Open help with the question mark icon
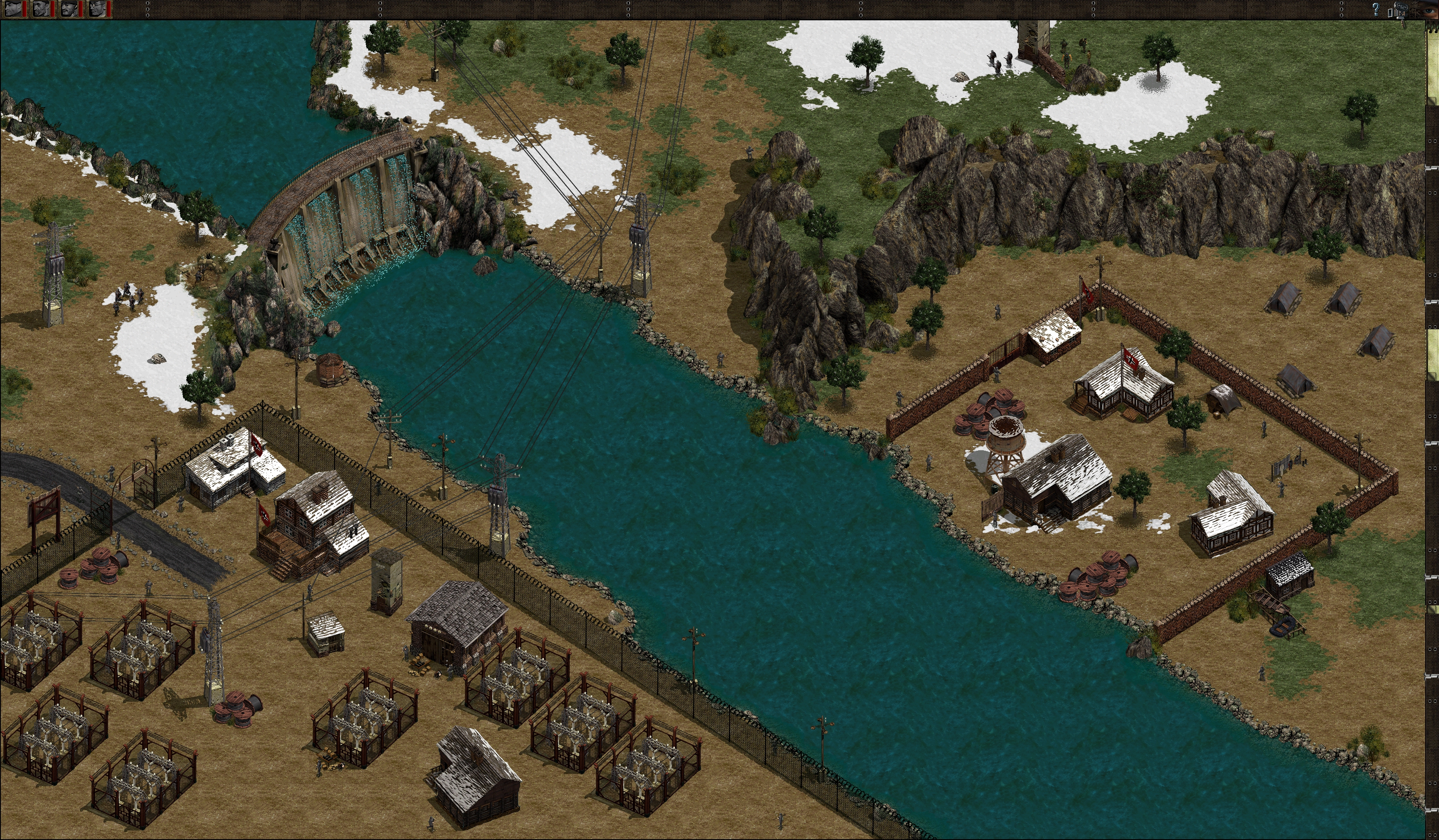 (x=1375, y=9)
